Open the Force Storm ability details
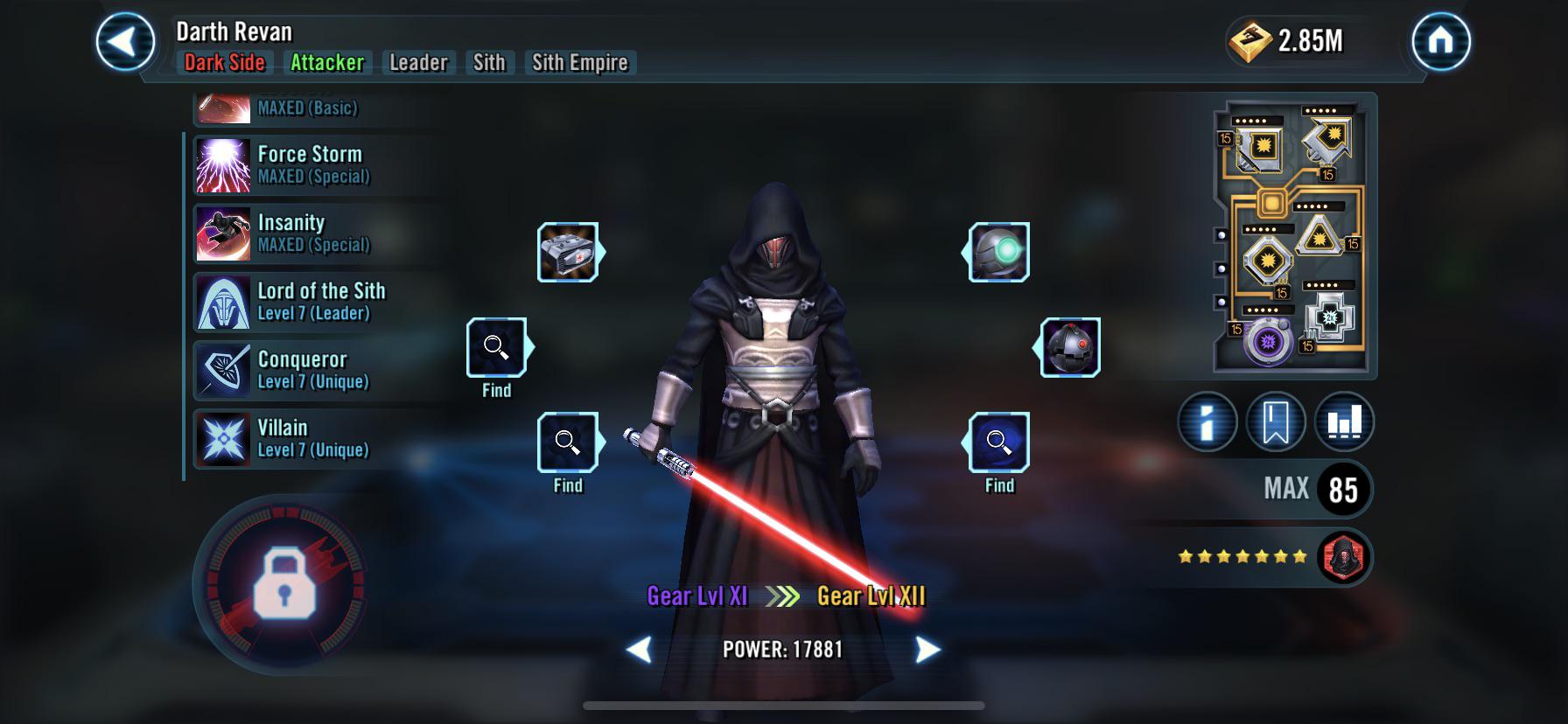The height and width of the screenshot is (724, 1568). (311, 164)
